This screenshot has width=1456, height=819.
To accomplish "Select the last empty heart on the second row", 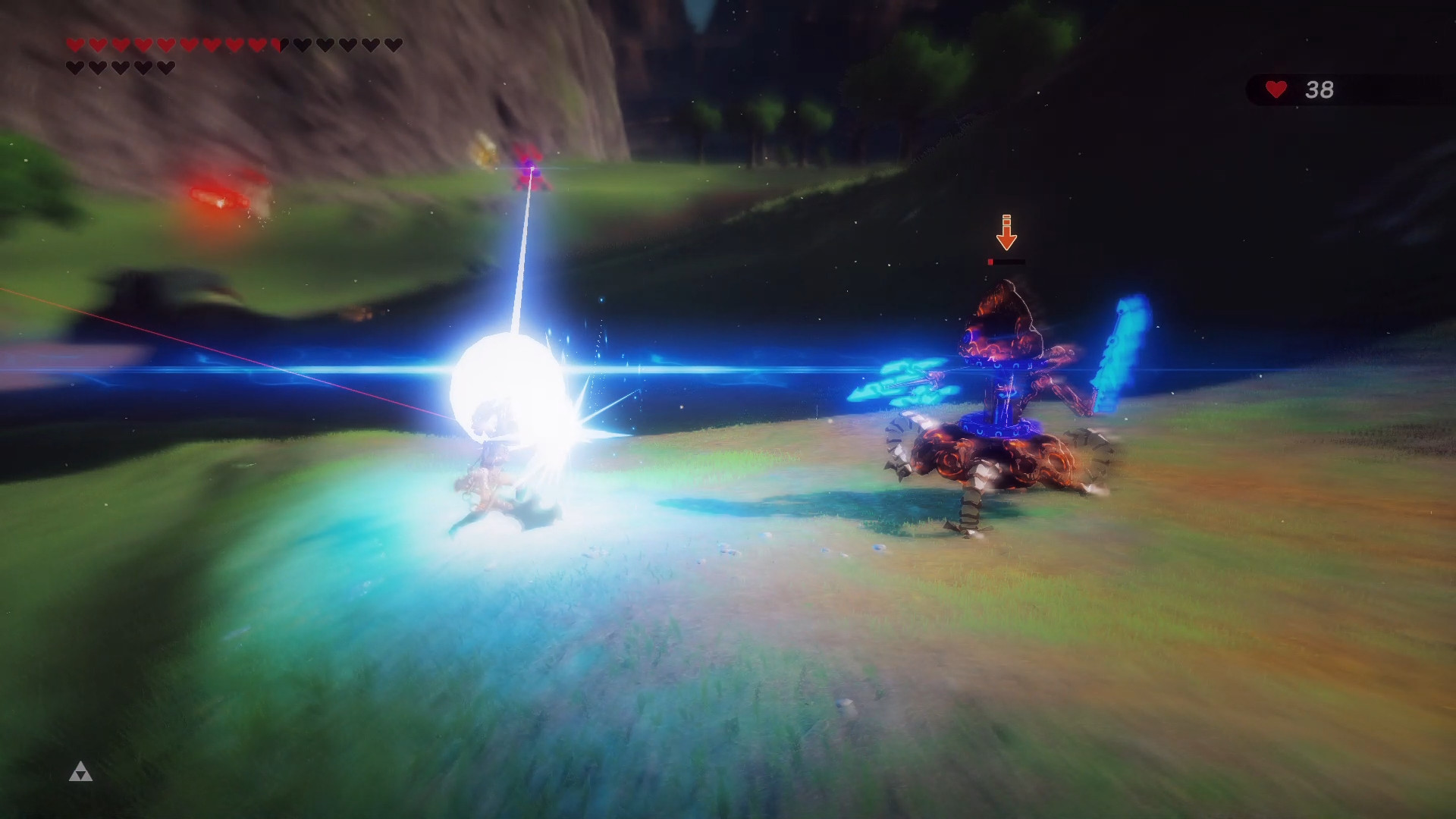I will [165, 66].
